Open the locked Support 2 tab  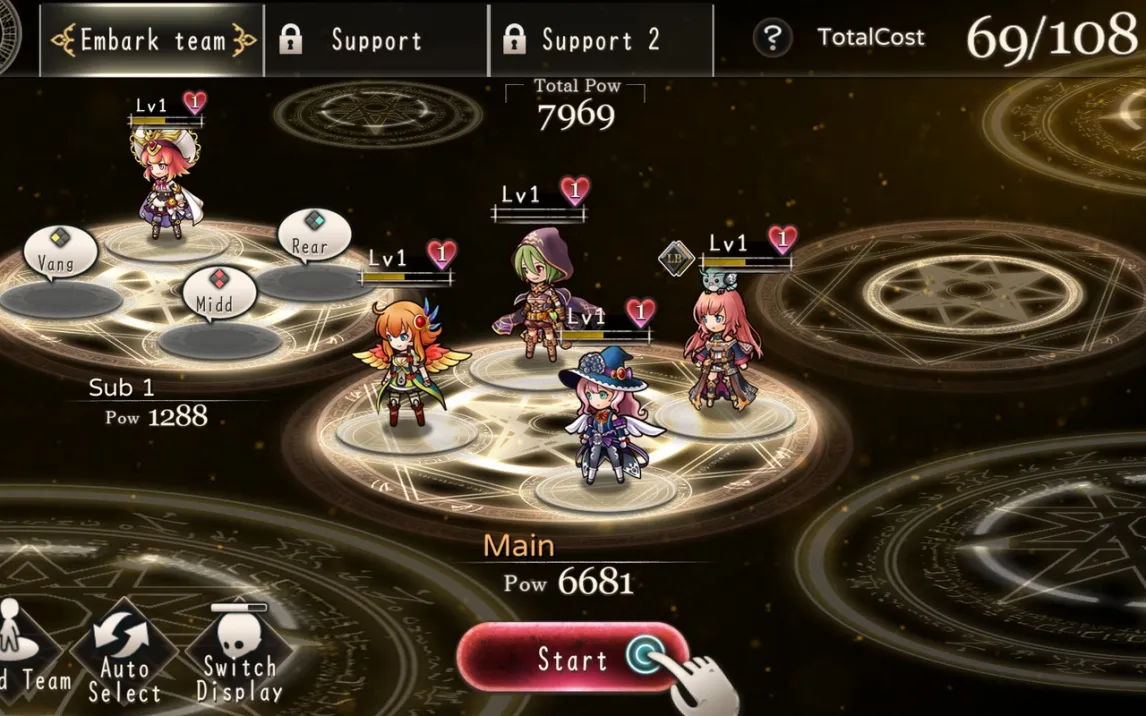(x=600, y=40)
